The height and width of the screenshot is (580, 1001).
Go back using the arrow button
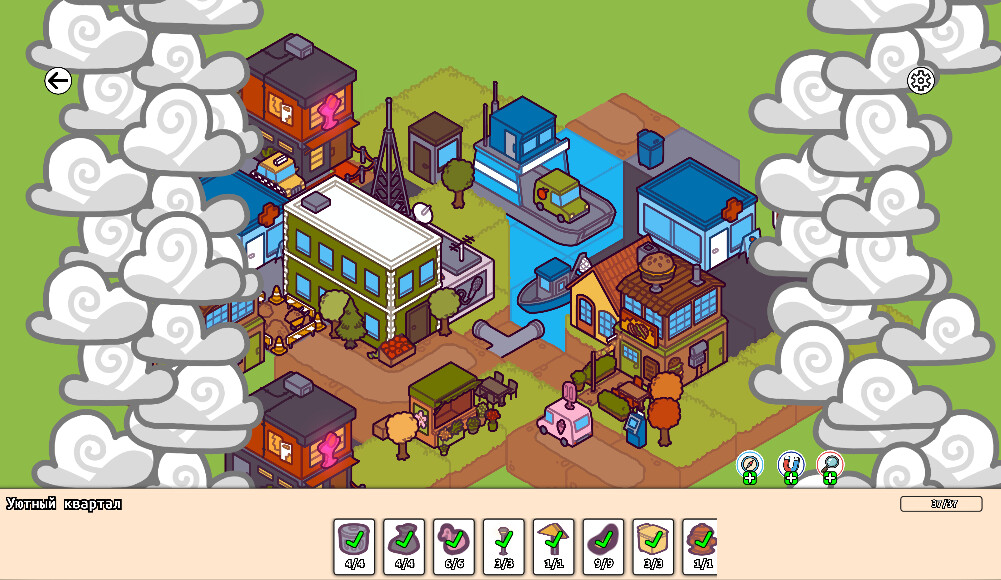click(58, 81)
